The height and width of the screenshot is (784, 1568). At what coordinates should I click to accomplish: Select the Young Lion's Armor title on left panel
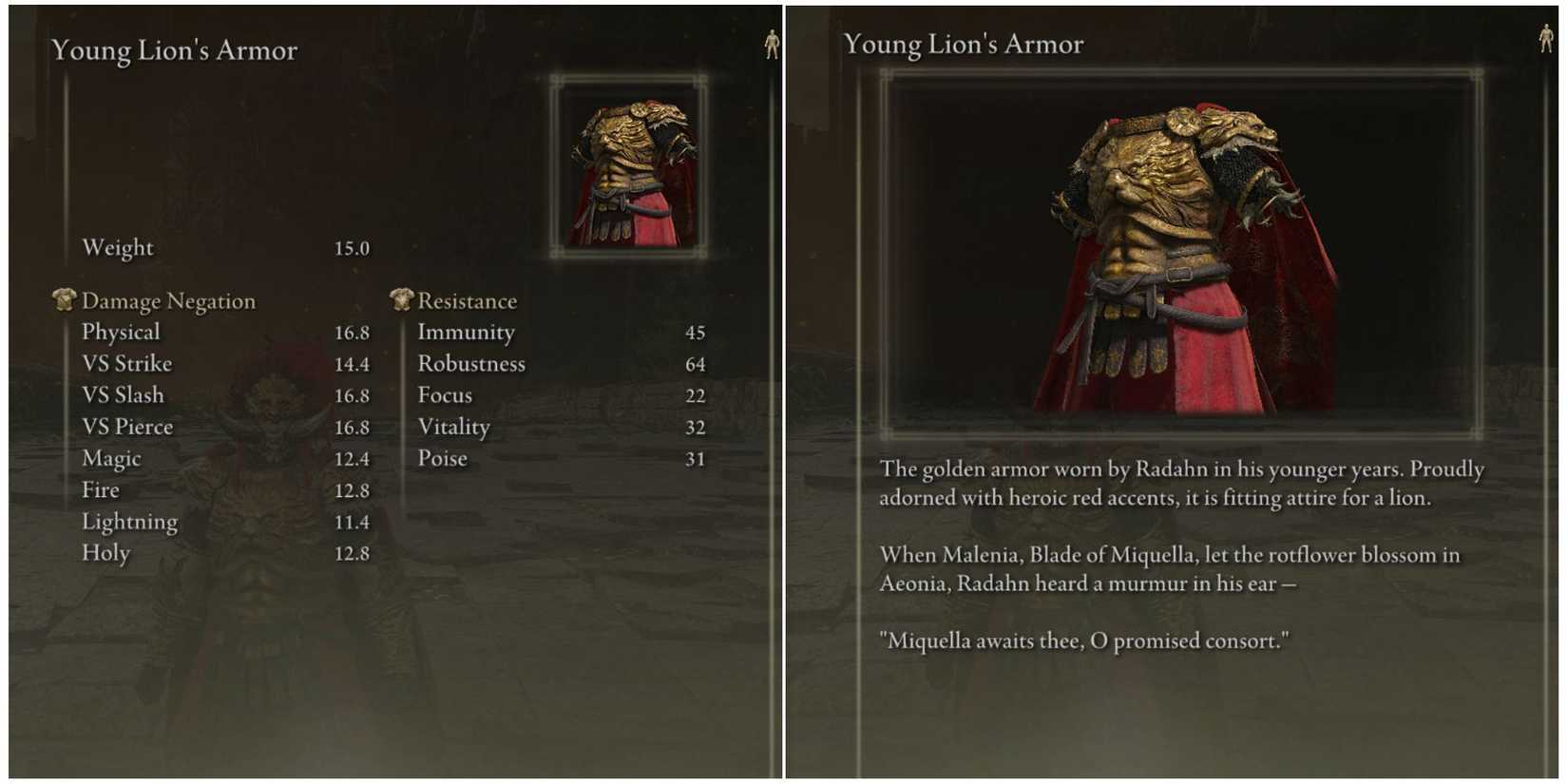(175, 49)
